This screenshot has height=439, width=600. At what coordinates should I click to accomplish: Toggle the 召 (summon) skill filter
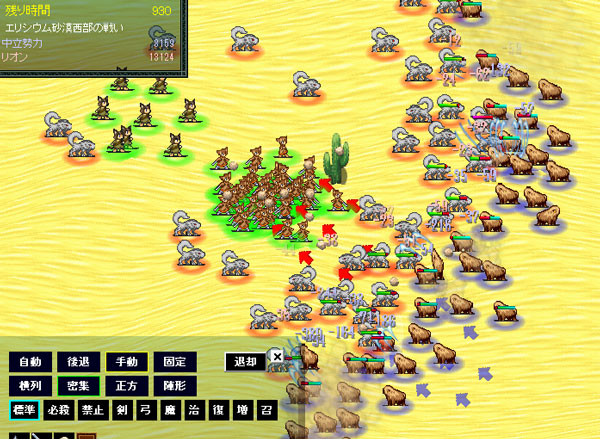pyautogui.click(x=268, y=410)
